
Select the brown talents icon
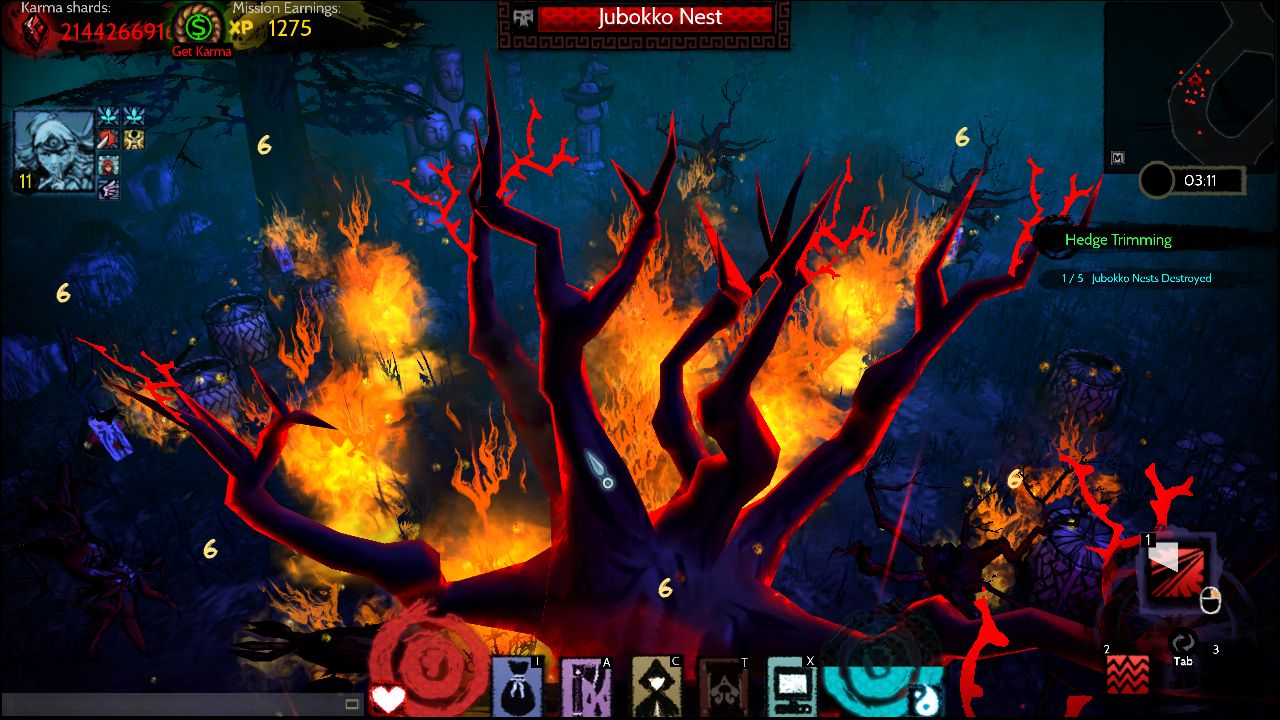click(724, 687)
